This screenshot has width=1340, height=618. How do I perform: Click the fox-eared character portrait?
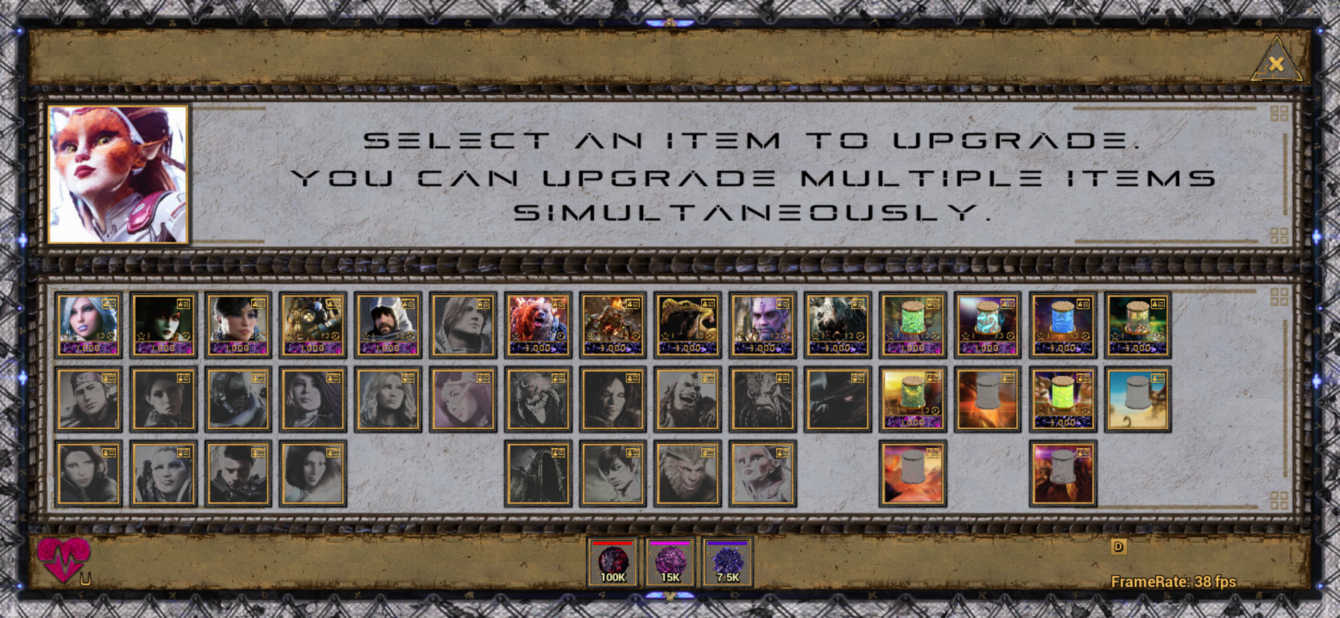(x=118, y=174)
